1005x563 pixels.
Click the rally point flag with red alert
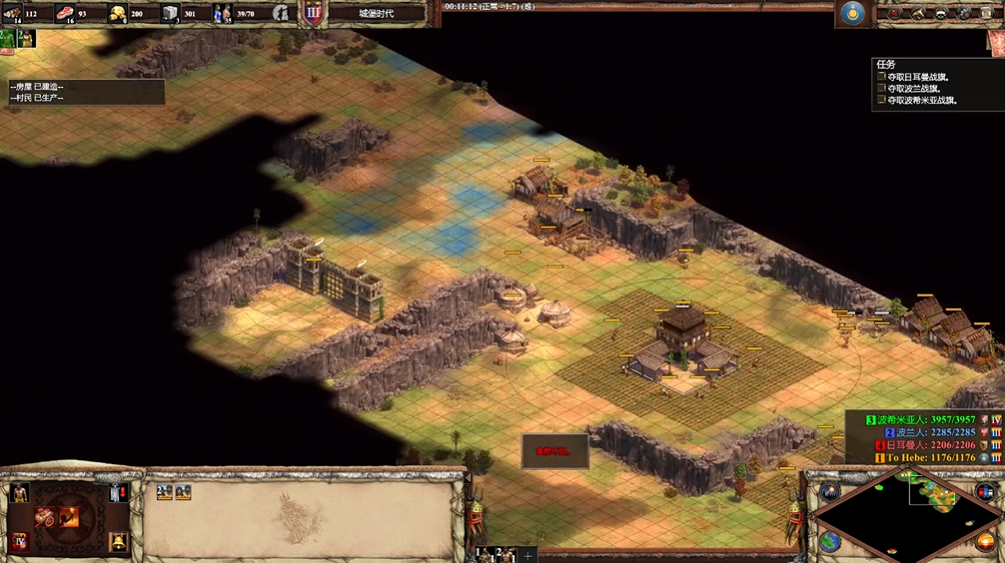click(118, 492)
